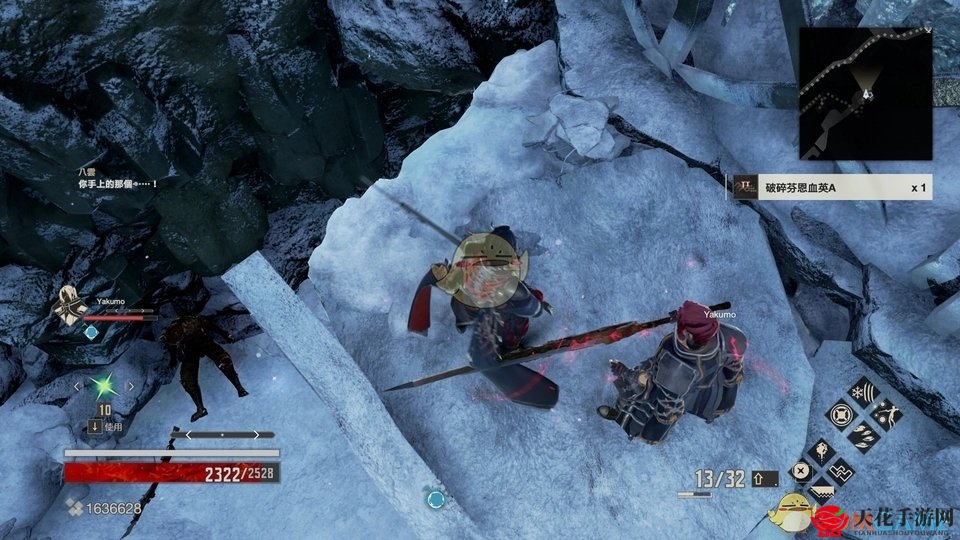The width and height of the screenshot is (960, 540).
Task: Activate the snowflake wave gift
Action: 862,392
